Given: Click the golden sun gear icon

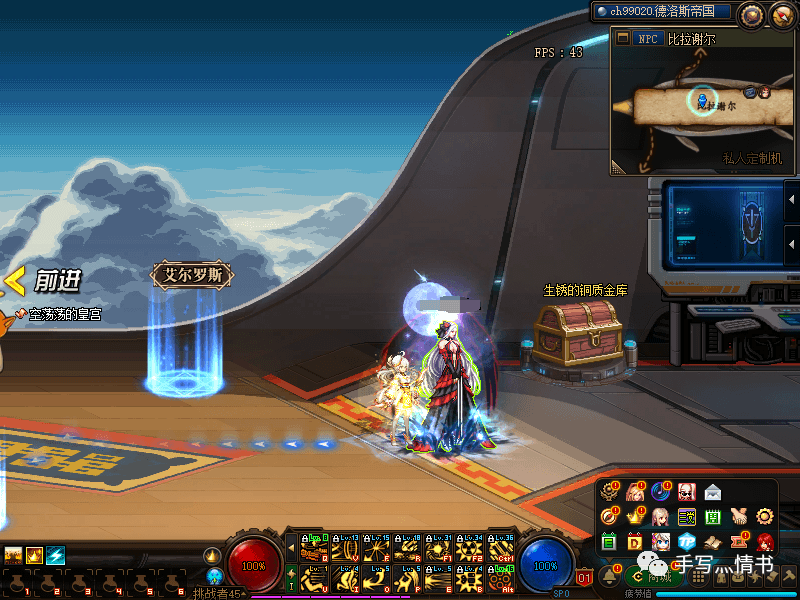Looking at the screenshot, I should (766, 517).
